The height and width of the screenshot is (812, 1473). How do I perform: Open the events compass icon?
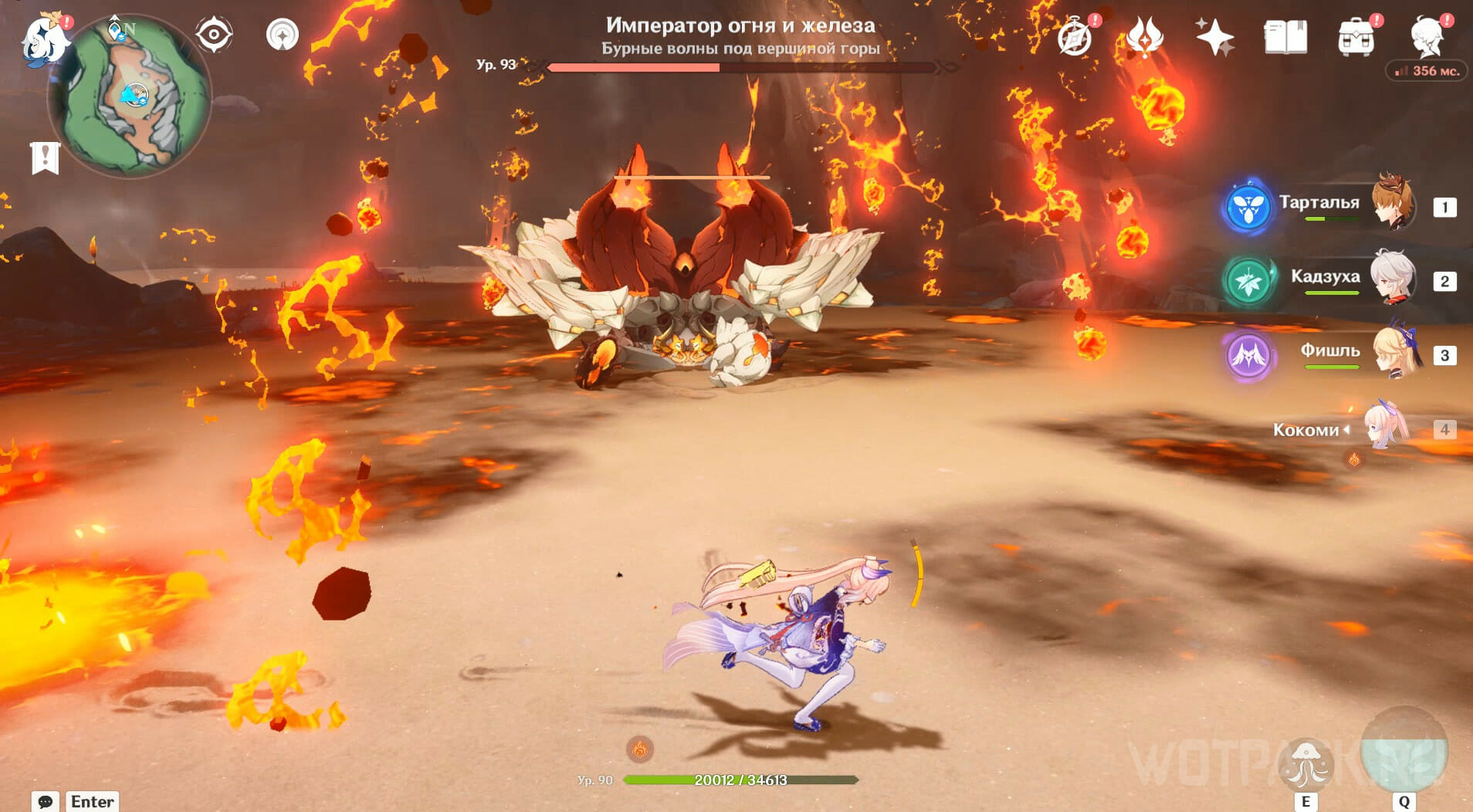pyautogui.click(x=1075, y=37)
